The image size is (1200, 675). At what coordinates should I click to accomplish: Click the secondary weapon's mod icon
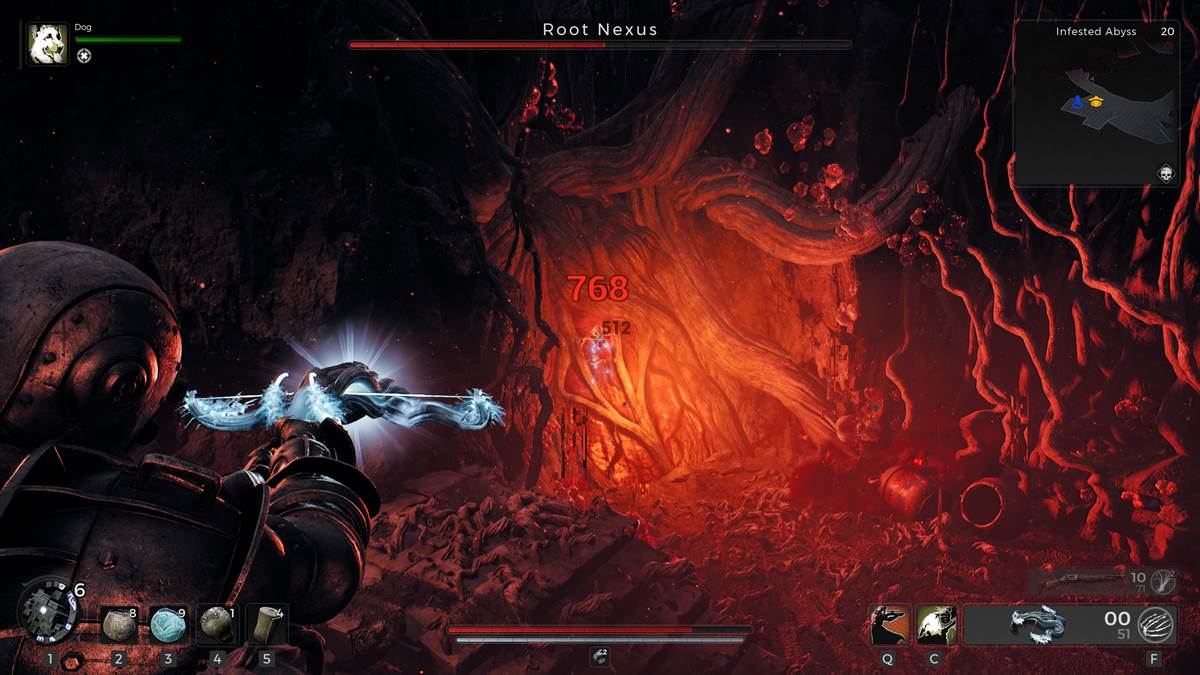coord(1162,579)
